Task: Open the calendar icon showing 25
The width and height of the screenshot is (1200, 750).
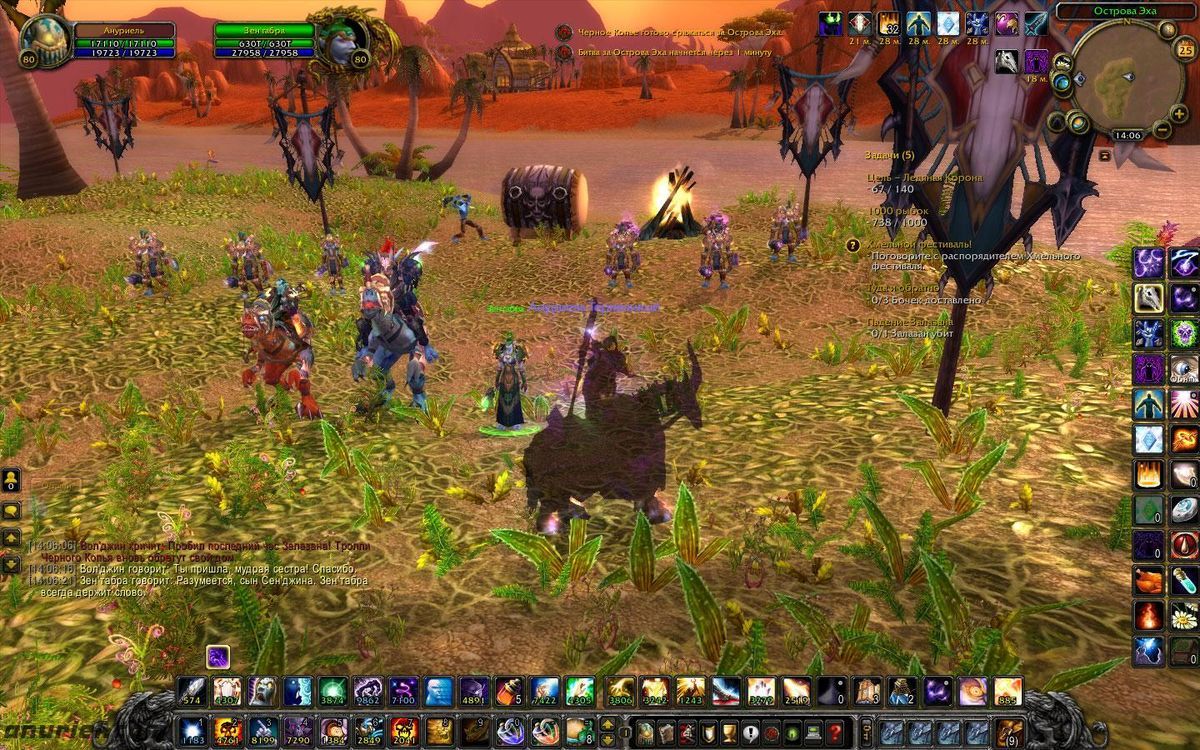Action: click(1187, 49)
